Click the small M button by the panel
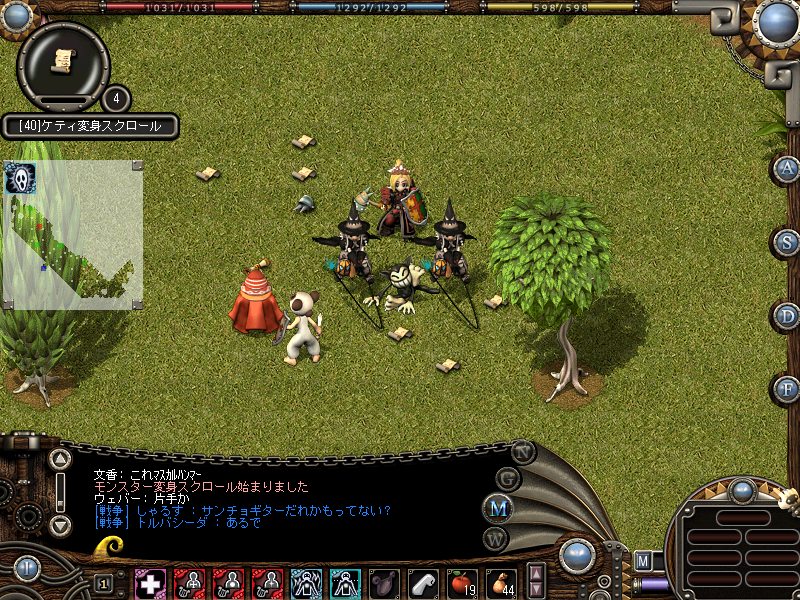 (643, 560)
